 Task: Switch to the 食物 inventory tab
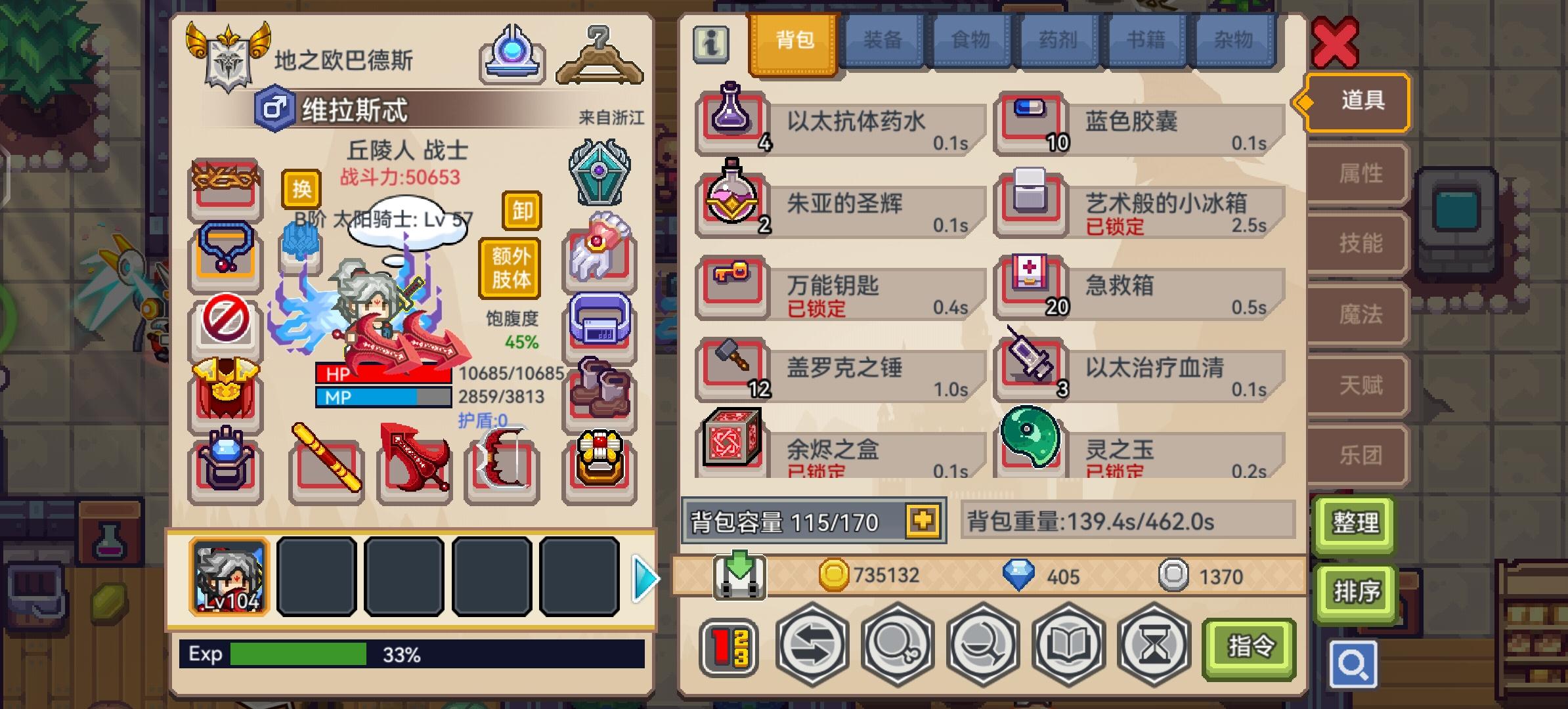click(970, 41)
